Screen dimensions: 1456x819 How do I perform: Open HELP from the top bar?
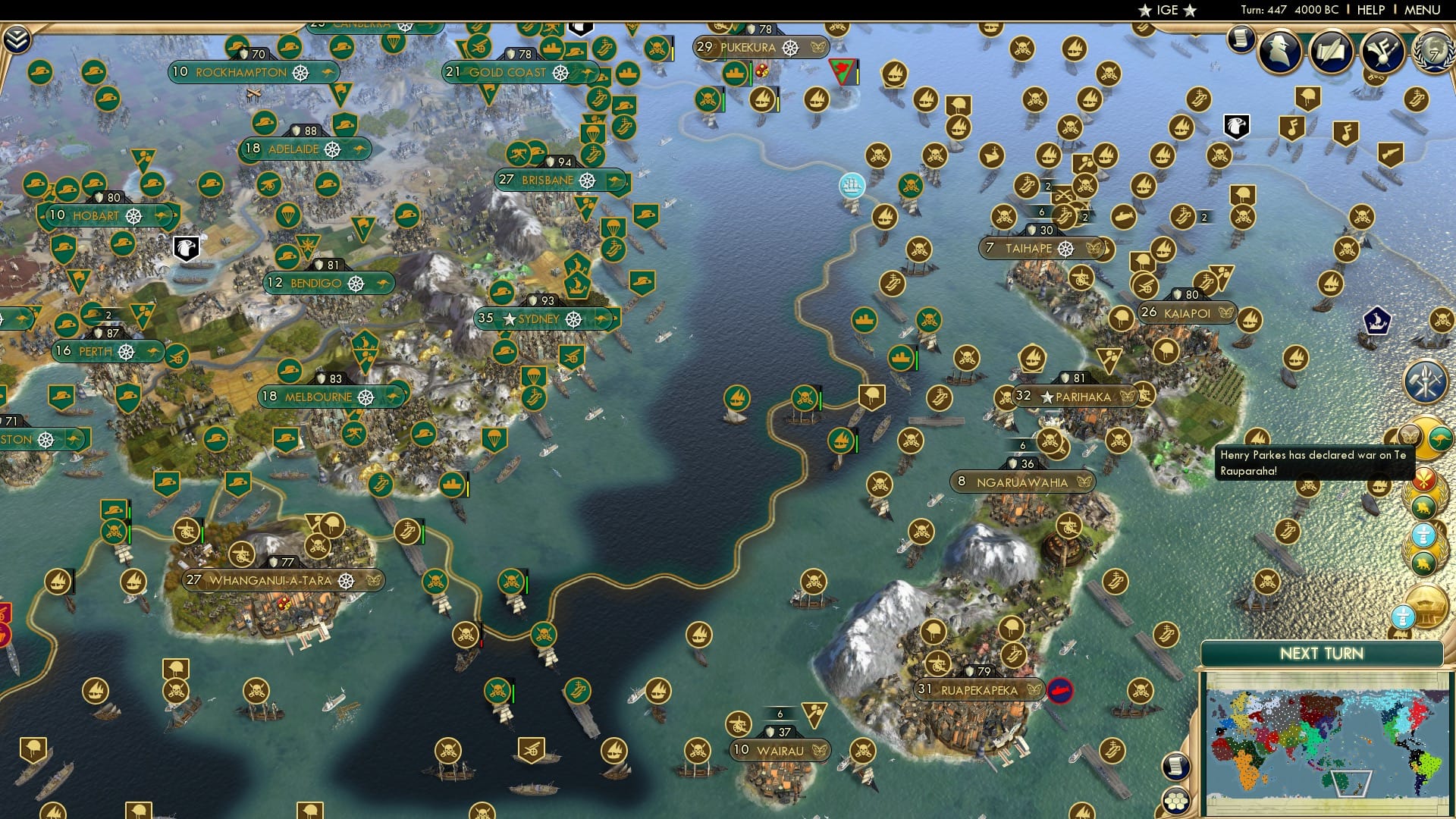[1373, 10]
